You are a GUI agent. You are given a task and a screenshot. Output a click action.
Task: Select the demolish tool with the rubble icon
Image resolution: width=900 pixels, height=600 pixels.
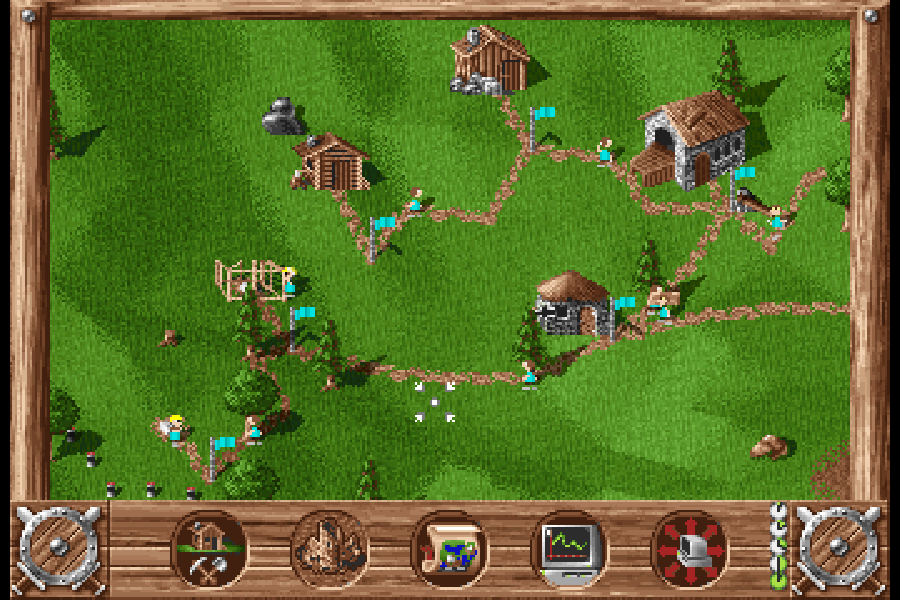point(330,549)
